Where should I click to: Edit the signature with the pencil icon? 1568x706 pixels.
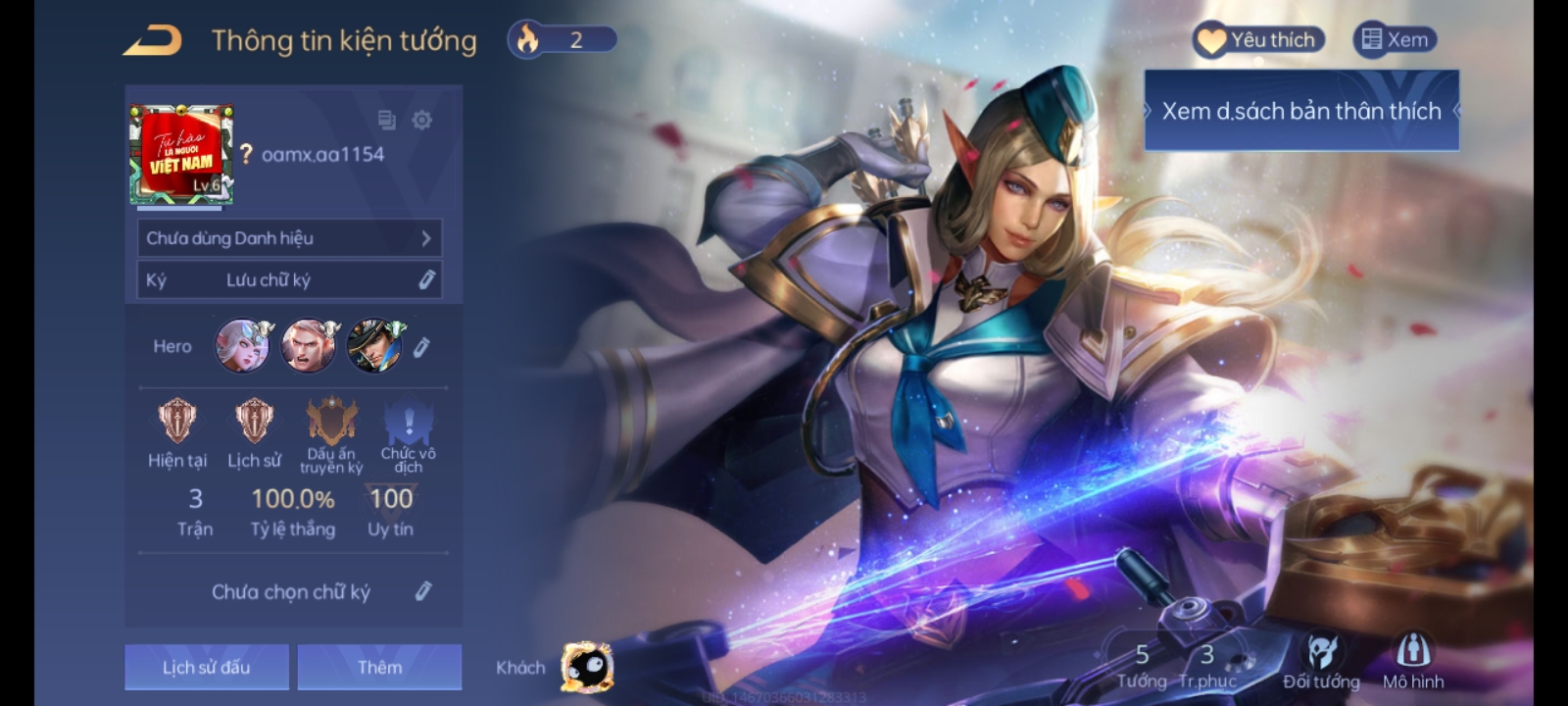click(x=423, y=592)
